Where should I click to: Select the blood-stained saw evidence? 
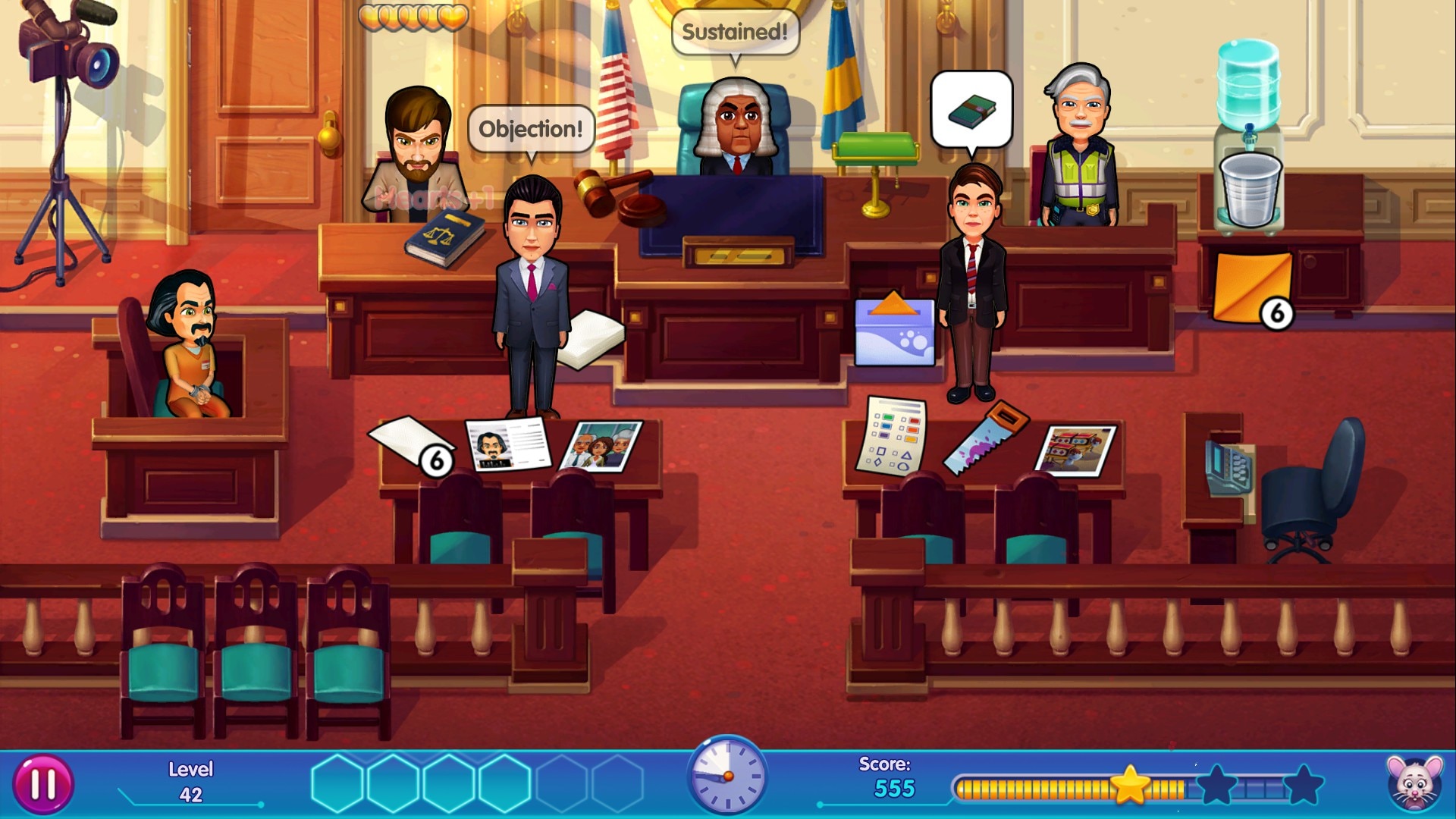pos(985,438)
